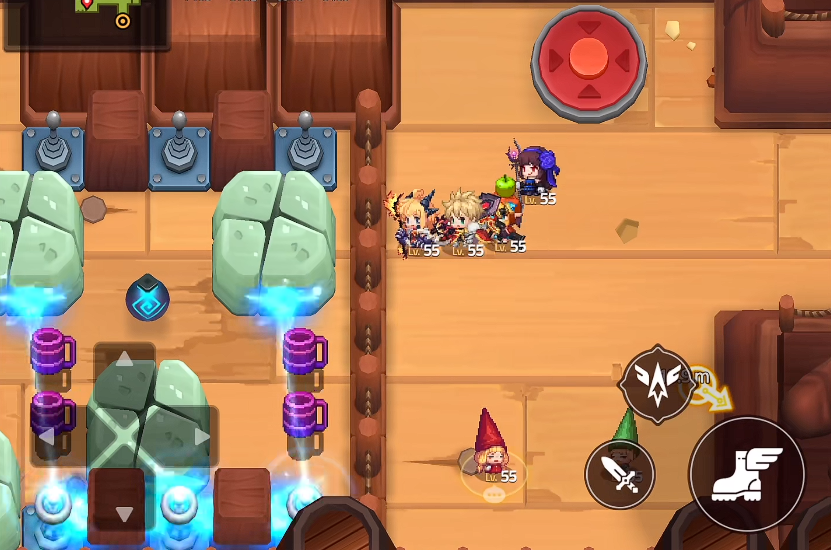Select the golden objective distance arrow
The image size is (831, 550).
tap(714, 396)
